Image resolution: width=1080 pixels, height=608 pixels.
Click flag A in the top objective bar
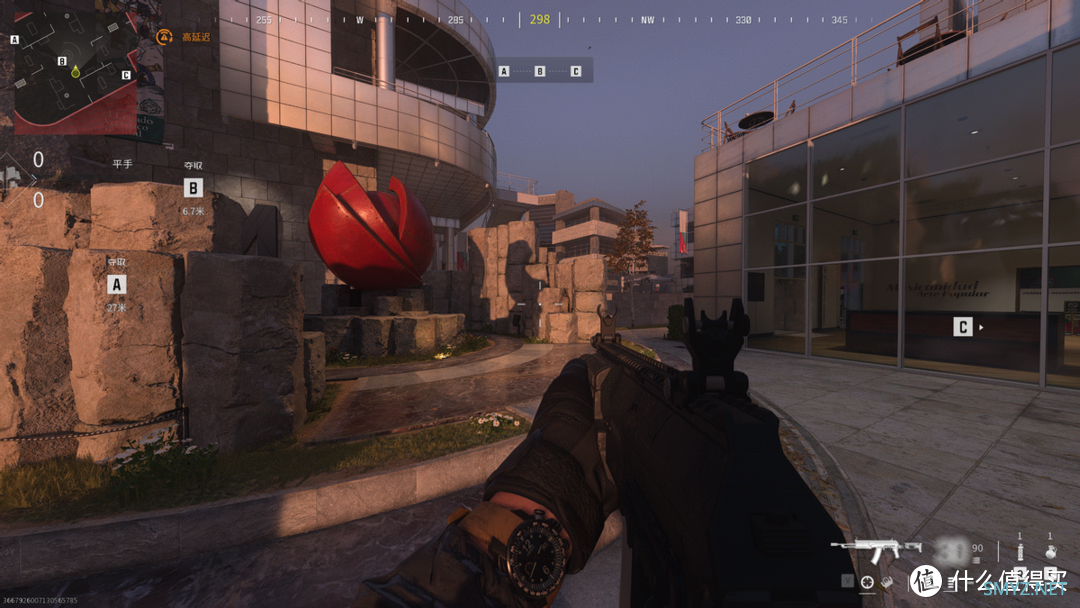pos(504,71)
